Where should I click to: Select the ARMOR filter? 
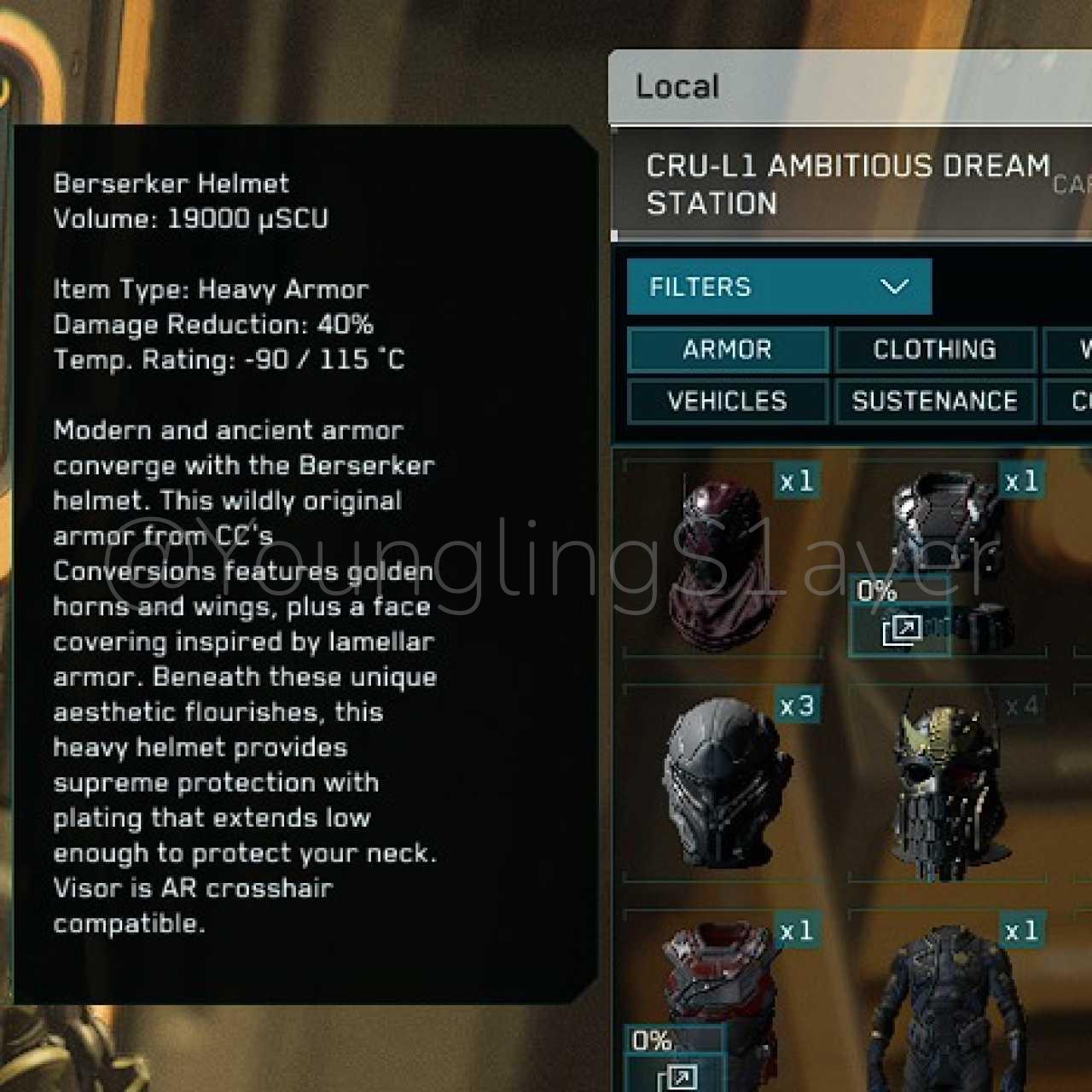point(727,350)
